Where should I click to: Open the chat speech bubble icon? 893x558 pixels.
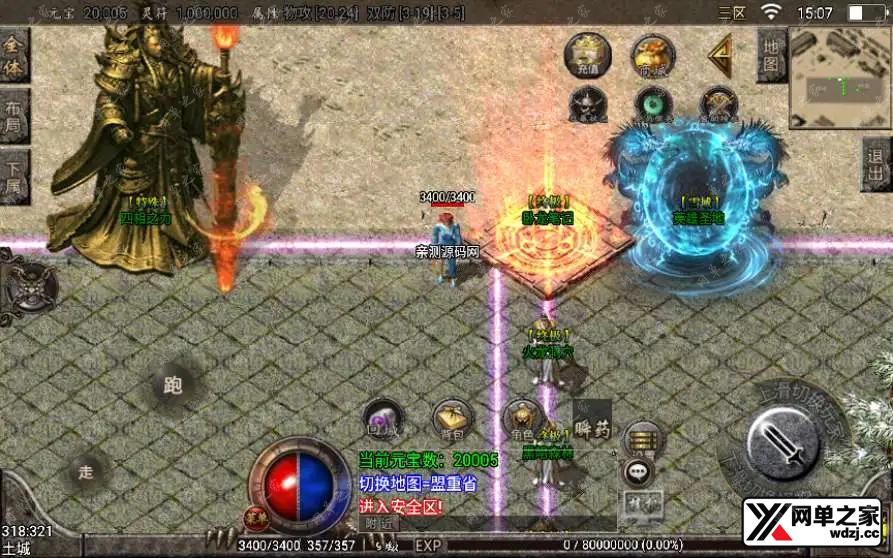point(638,470)
